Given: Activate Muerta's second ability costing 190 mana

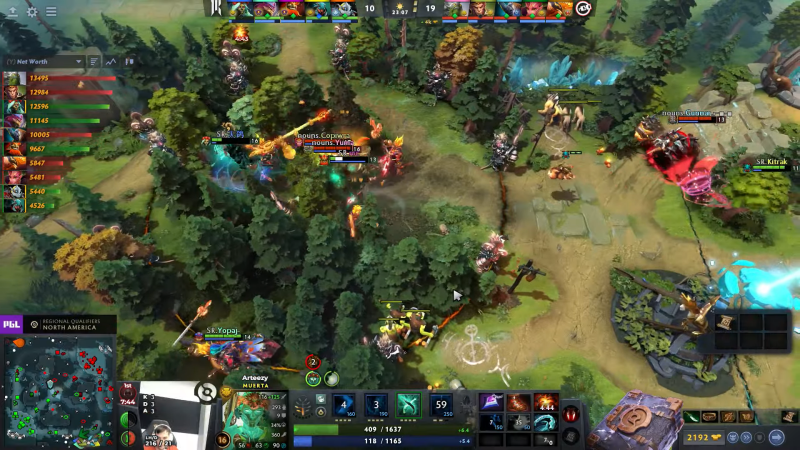Looking at the screenshot, I should (x=375, y=407).
